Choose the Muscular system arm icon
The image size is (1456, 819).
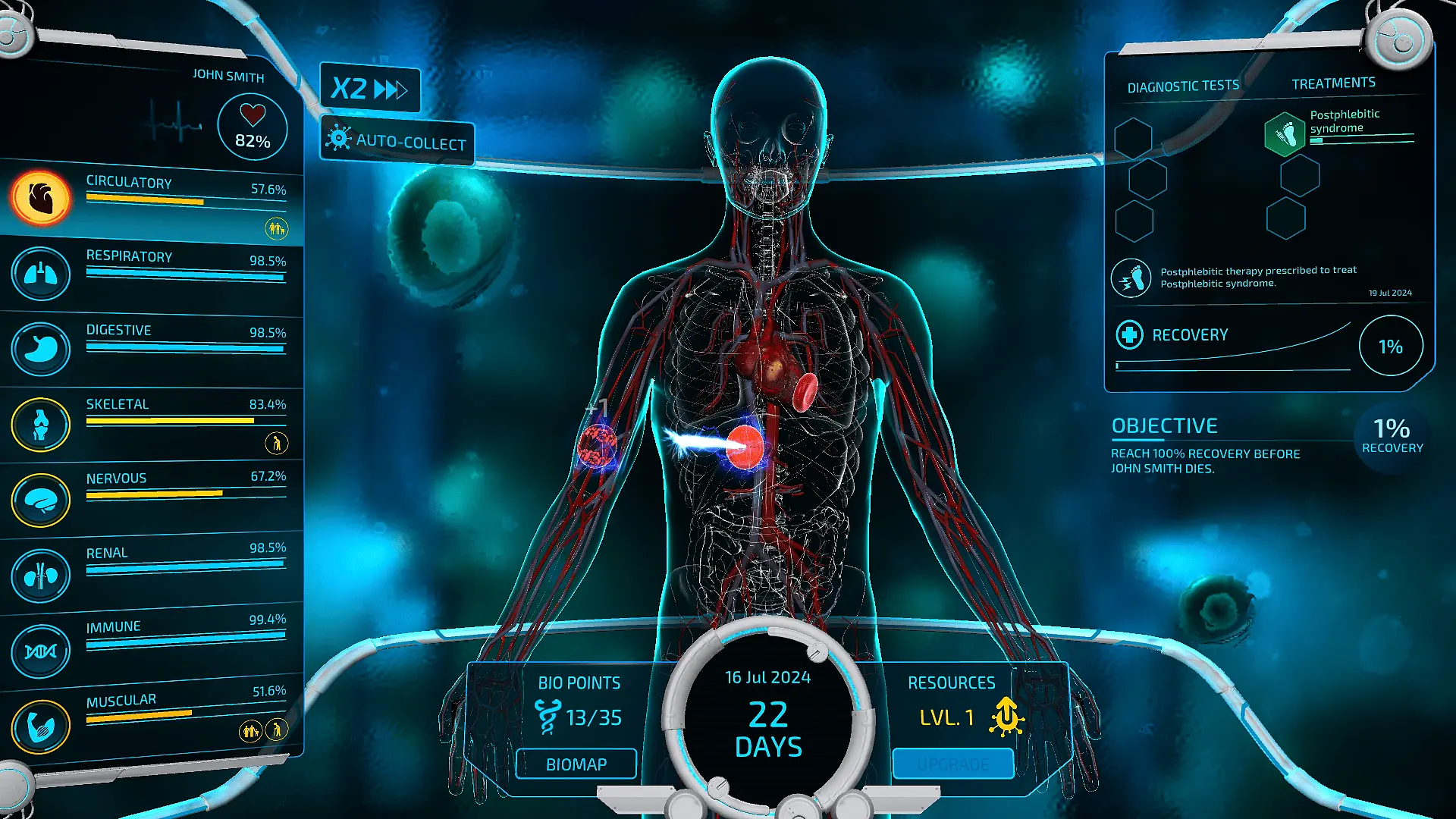point(41,726)
